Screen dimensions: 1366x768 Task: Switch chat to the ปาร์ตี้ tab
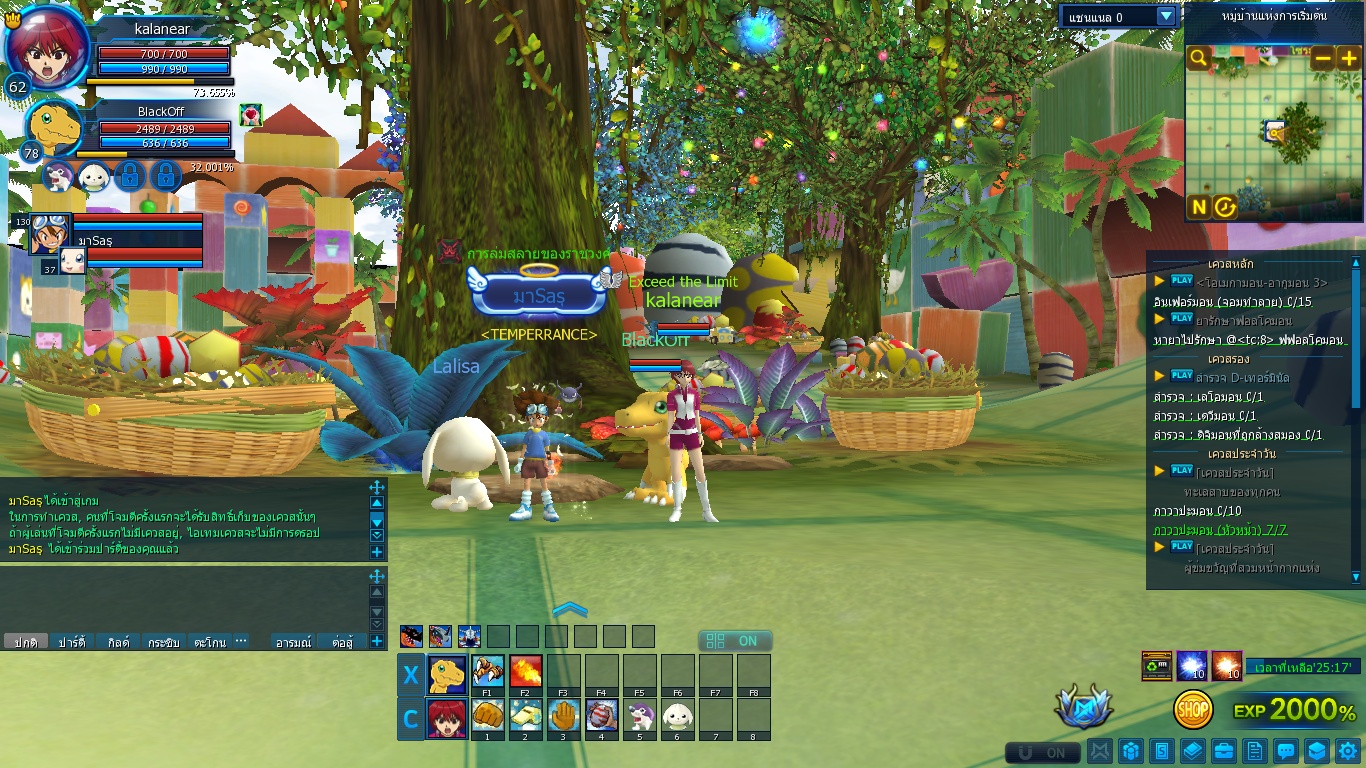(71, 642)
